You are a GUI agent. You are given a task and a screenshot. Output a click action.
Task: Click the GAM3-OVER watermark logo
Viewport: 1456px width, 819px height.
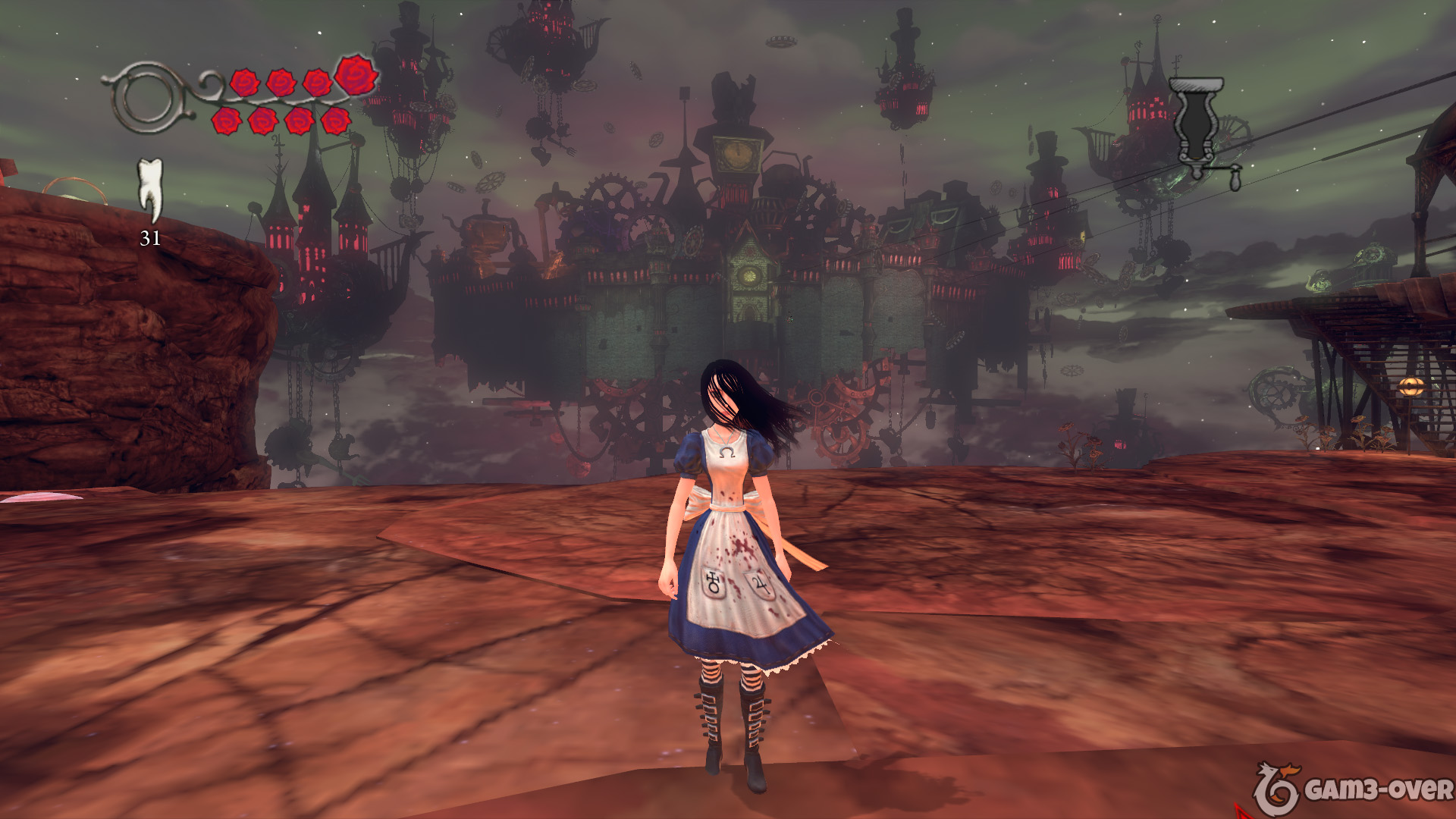(x=1353, y=789)
